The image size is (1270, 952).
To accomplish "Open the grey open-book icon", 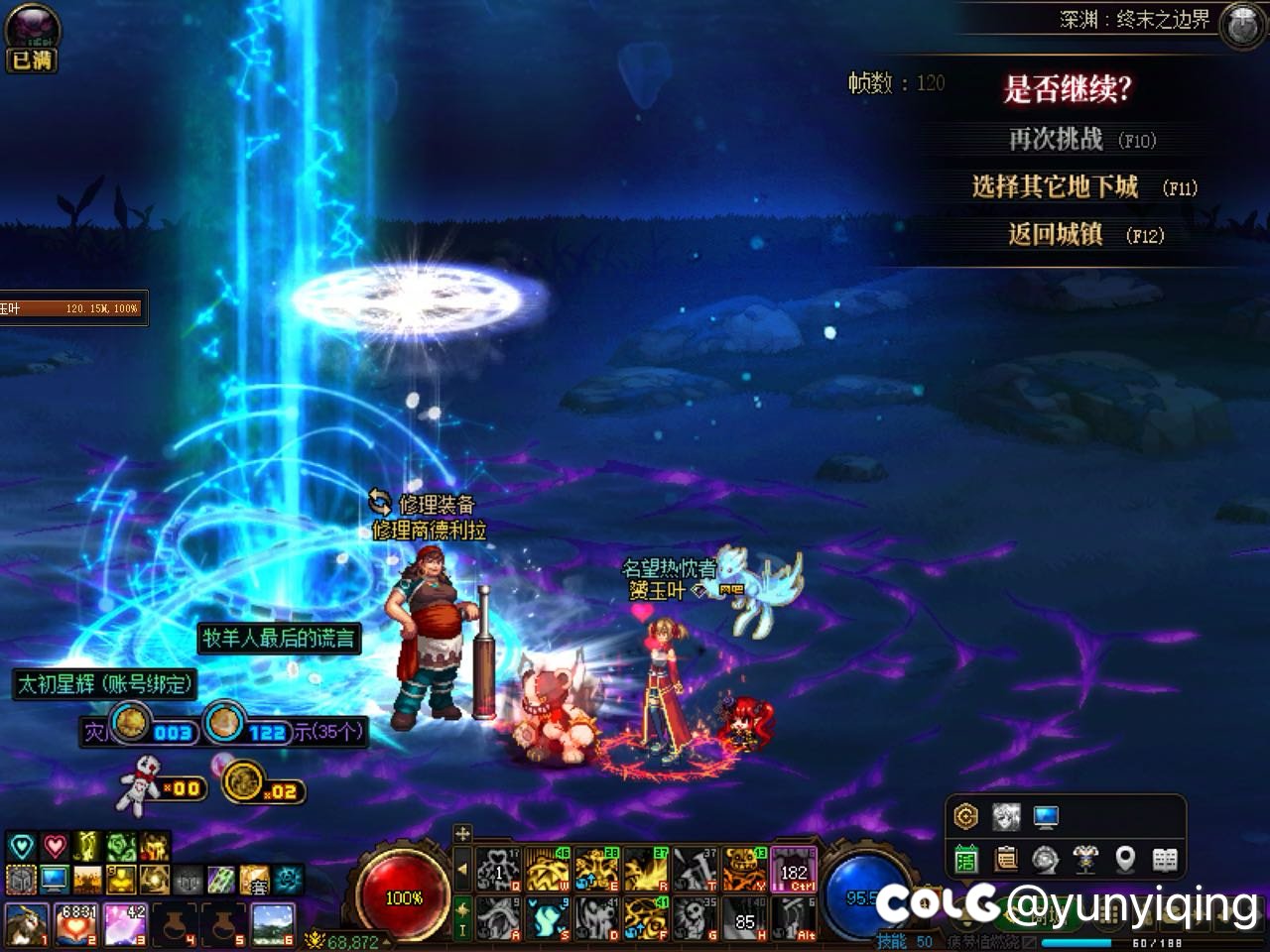I will [1165, 859].
